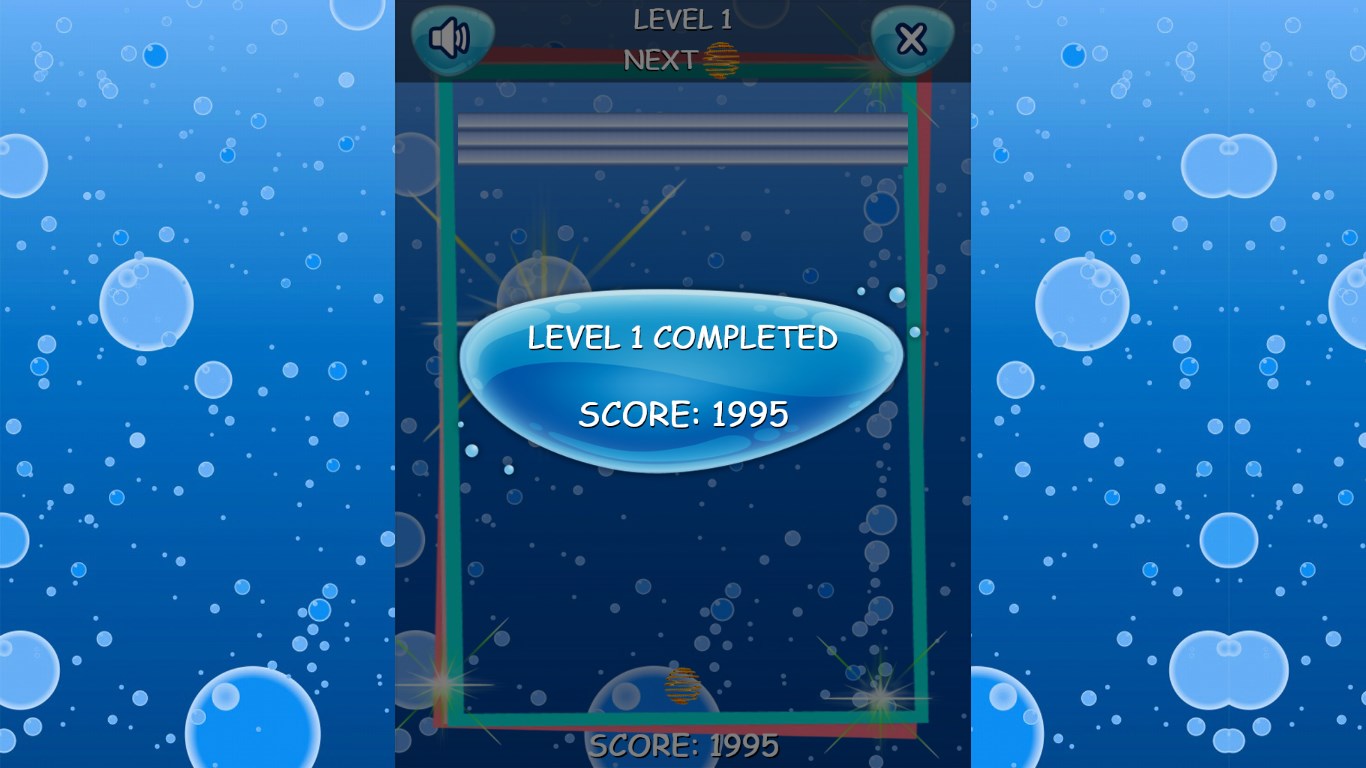The image size is (1366, 768).
Task: Click SCORE: 1995 at the screen bottom
Action: pos(683,744)
